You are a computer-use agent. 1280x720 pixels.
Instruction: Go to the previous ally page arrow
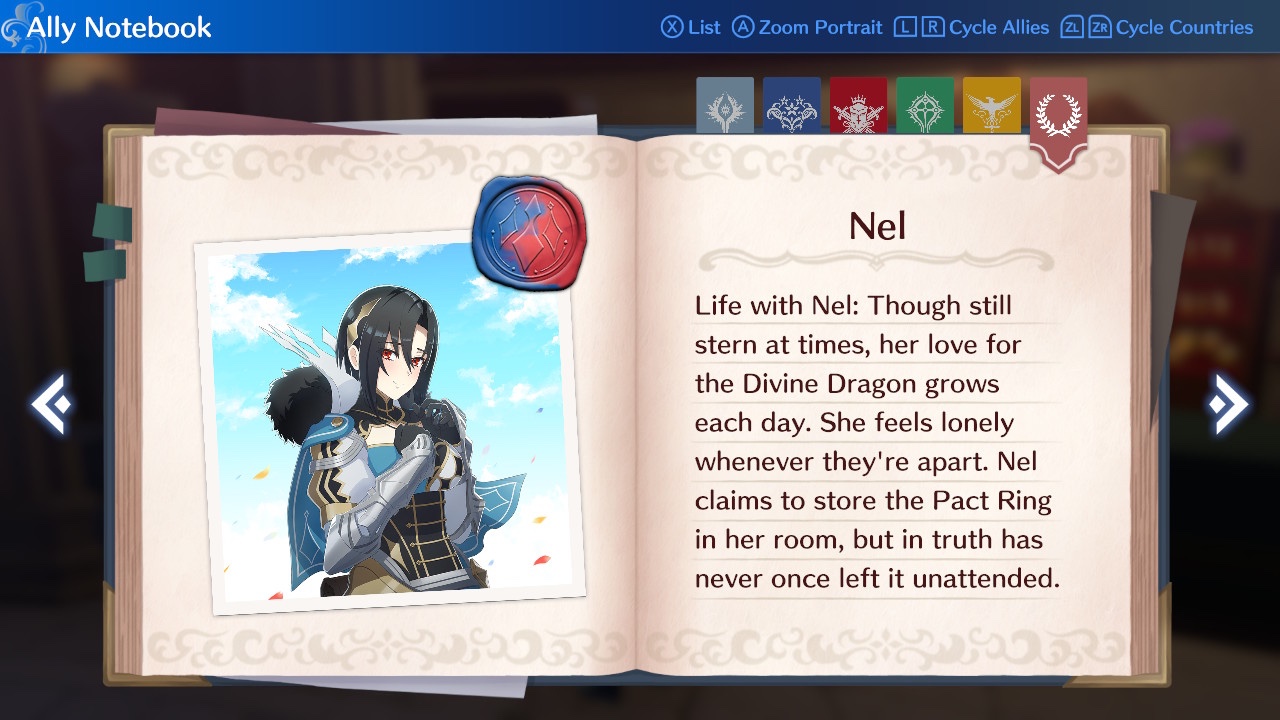coord(51,405)
